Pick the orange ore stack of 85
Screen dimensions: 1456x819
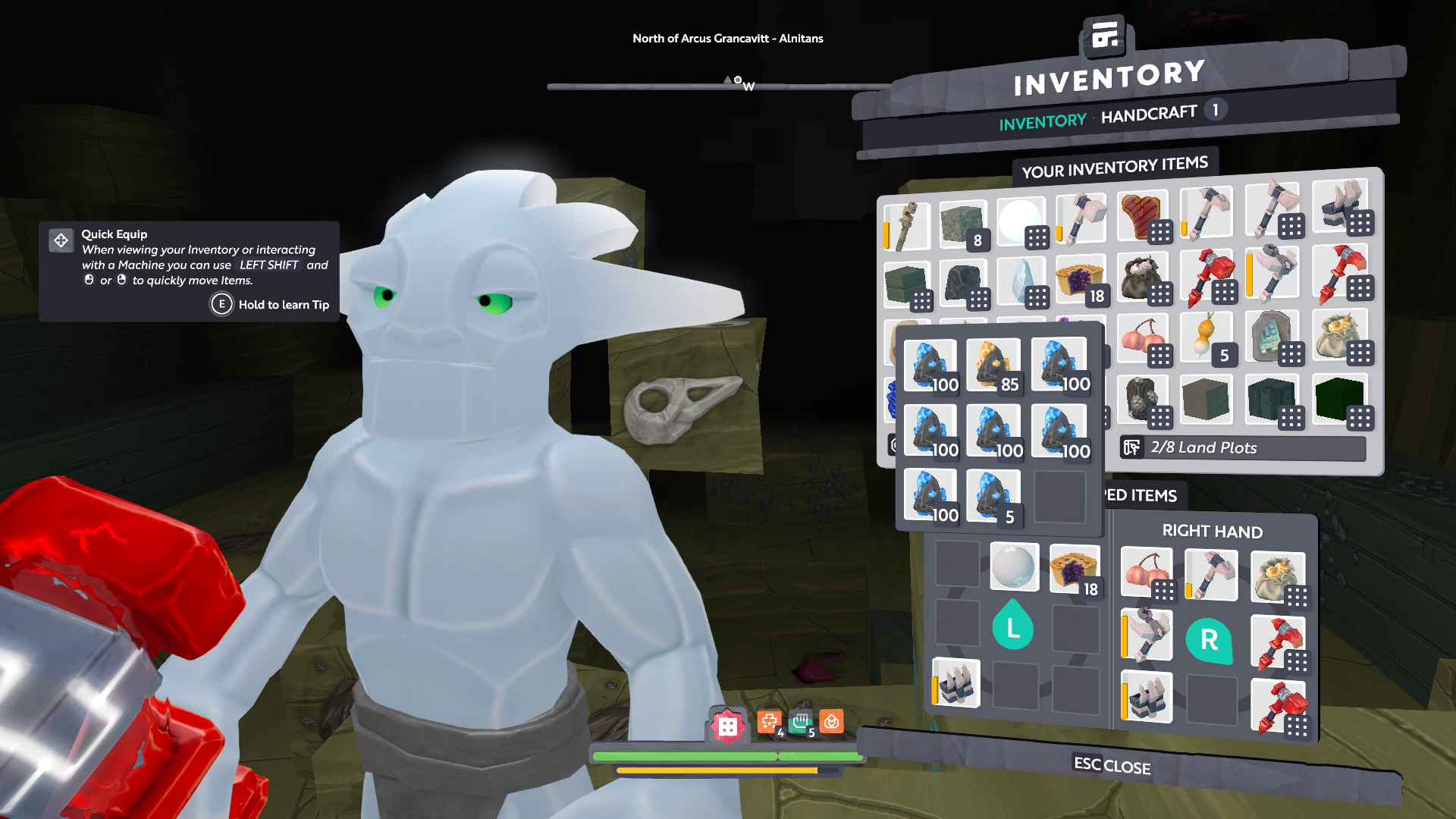[993, 366]
